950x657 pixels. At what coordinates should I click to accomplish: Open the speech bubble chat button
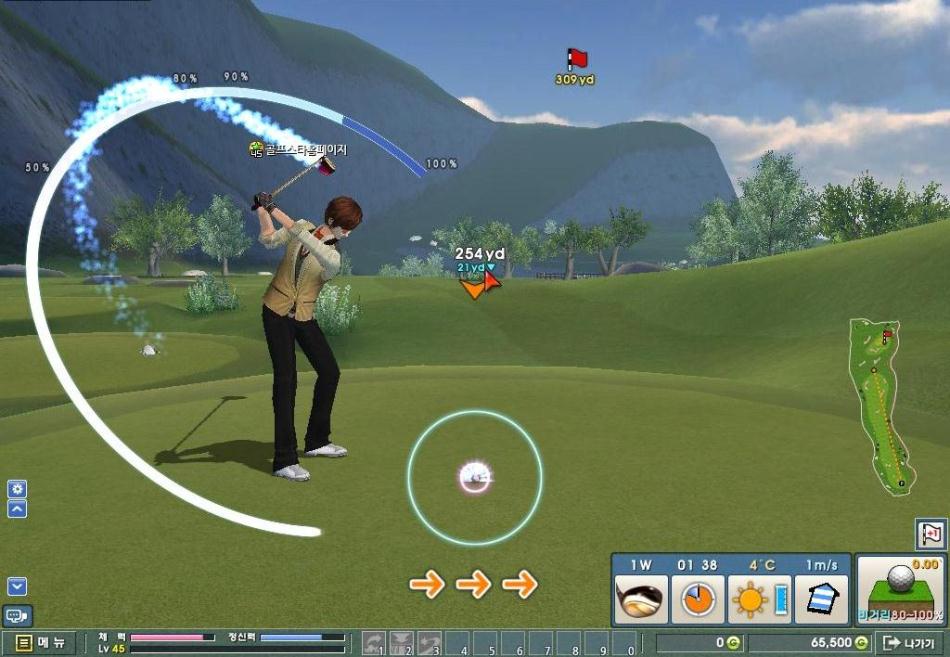pos(17,616)
